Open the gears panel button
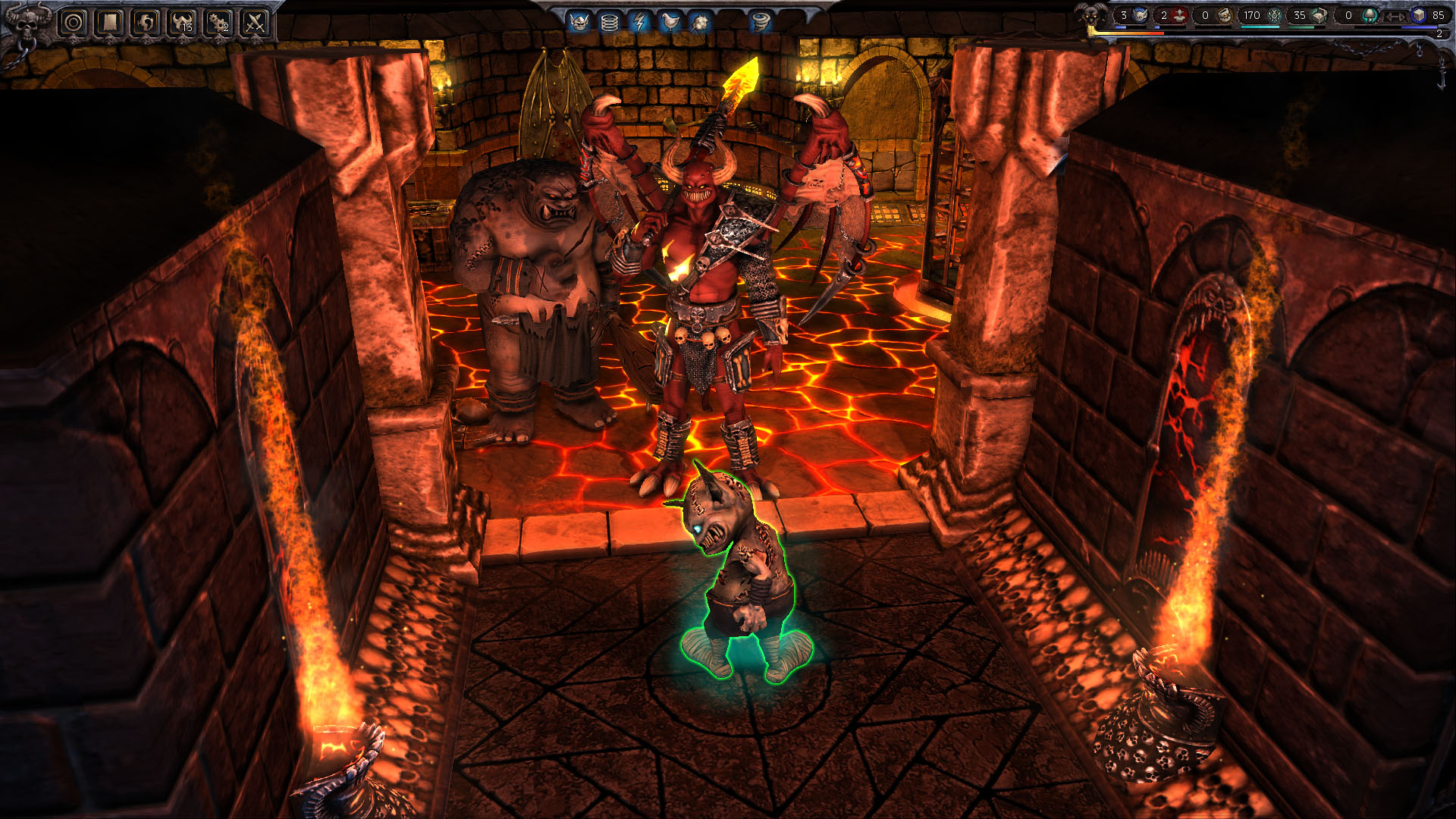1456x819 pixels. click(218, 22)
